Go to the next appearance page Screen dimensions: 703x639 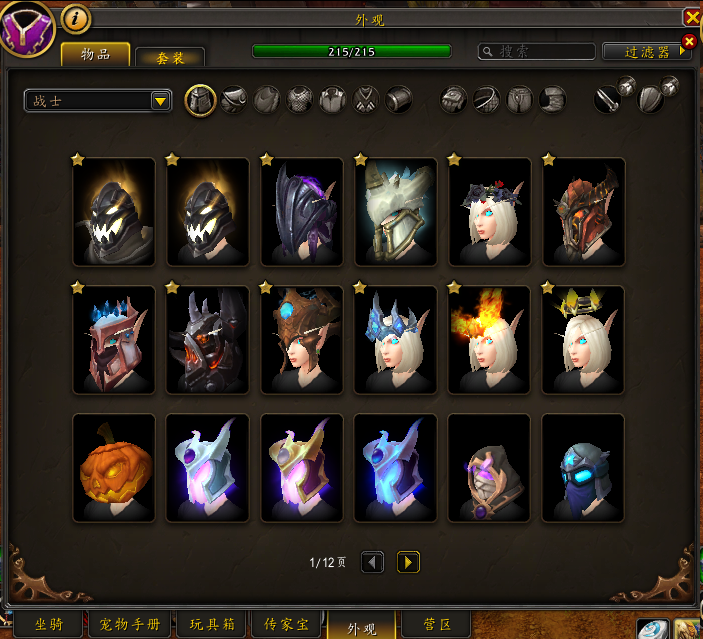click(x=408, y=562)
